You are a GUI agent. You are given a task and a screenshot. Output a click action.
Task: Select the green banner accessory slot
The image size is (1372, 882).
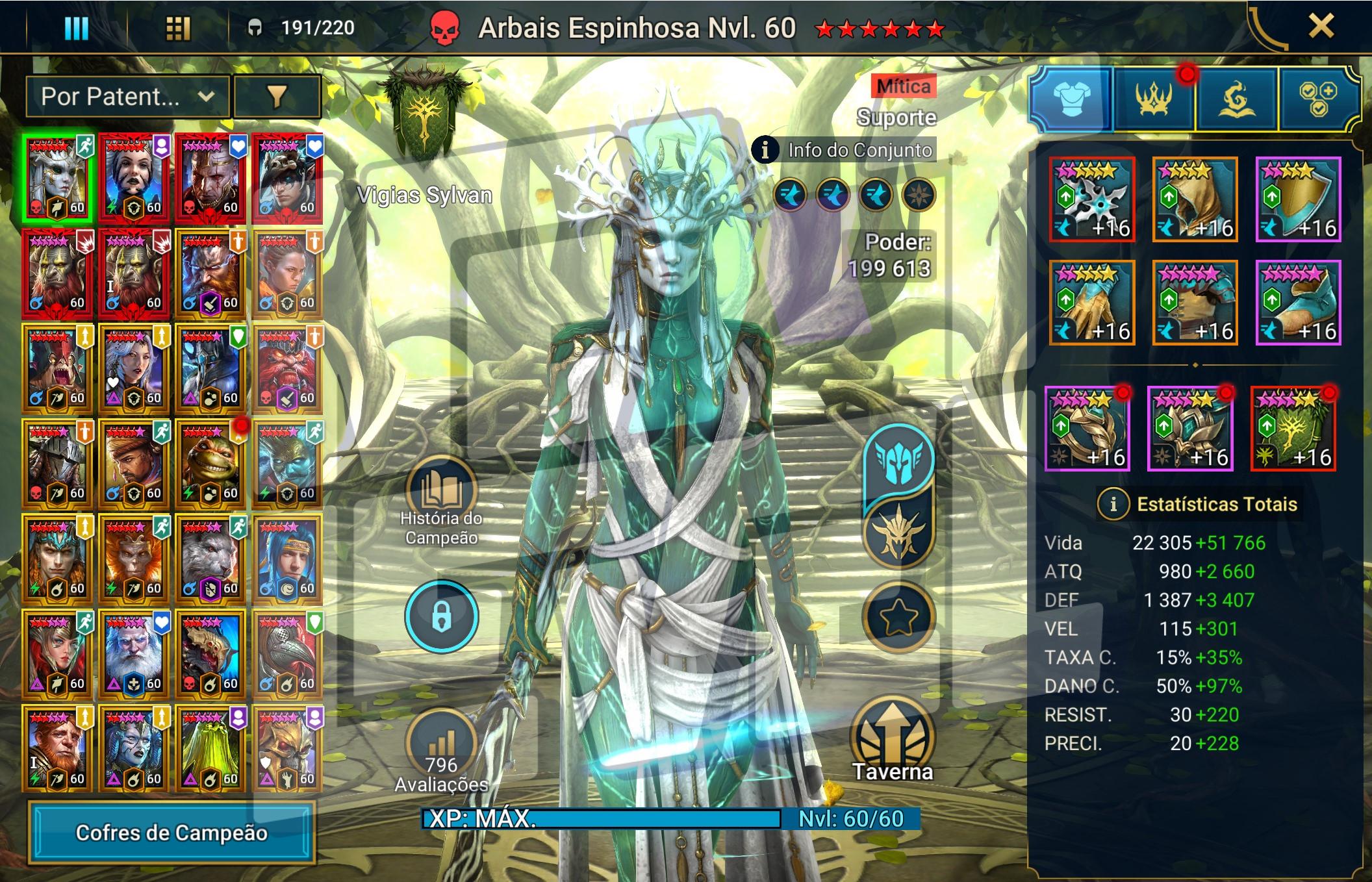[x=1293, y=429]
